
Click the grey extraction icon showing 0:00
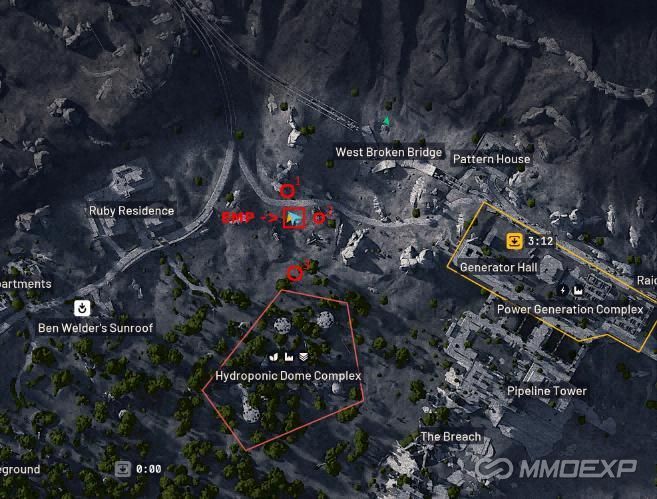pos(122,467)
